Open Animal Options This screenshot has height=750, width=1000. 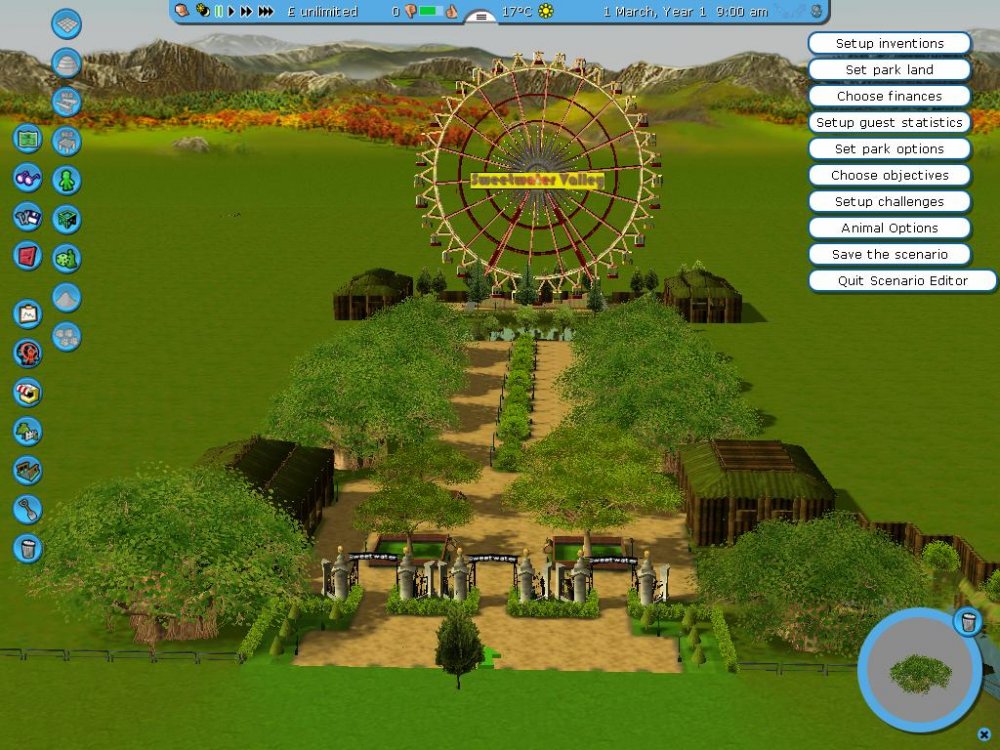point(889,228)
